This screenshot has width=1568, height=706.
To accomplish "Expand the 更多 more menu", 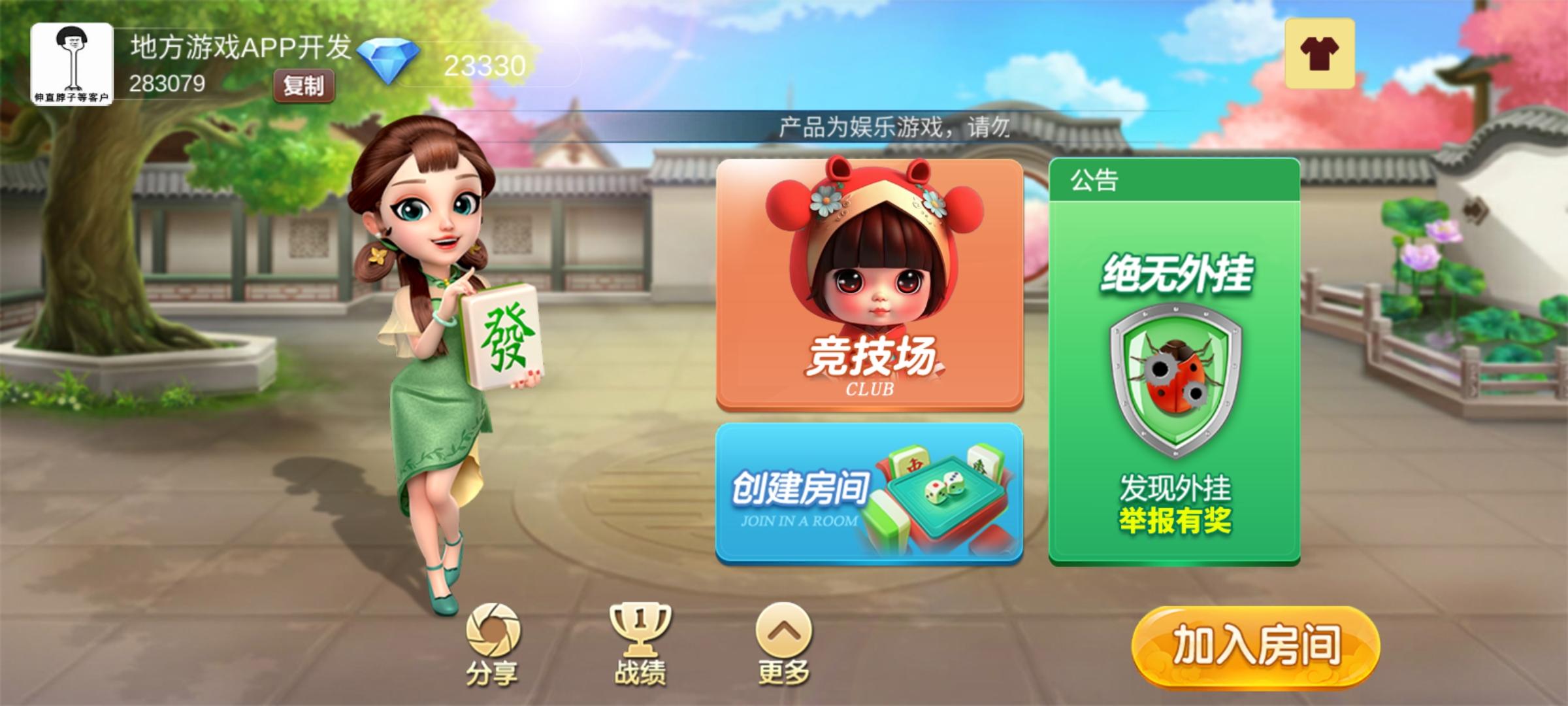I will [783, 644].
